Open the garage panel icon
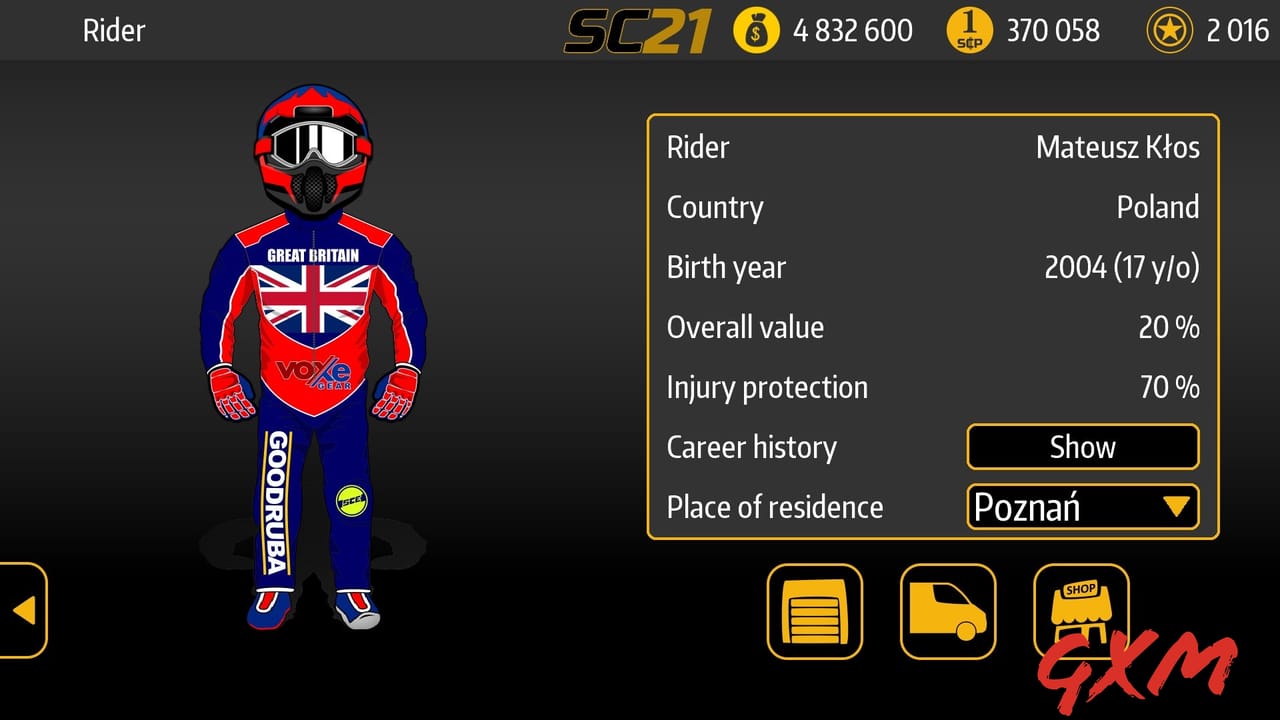The height and width of the screenshot is (720, 1280). pyautogui.click(x=813, y=611)
